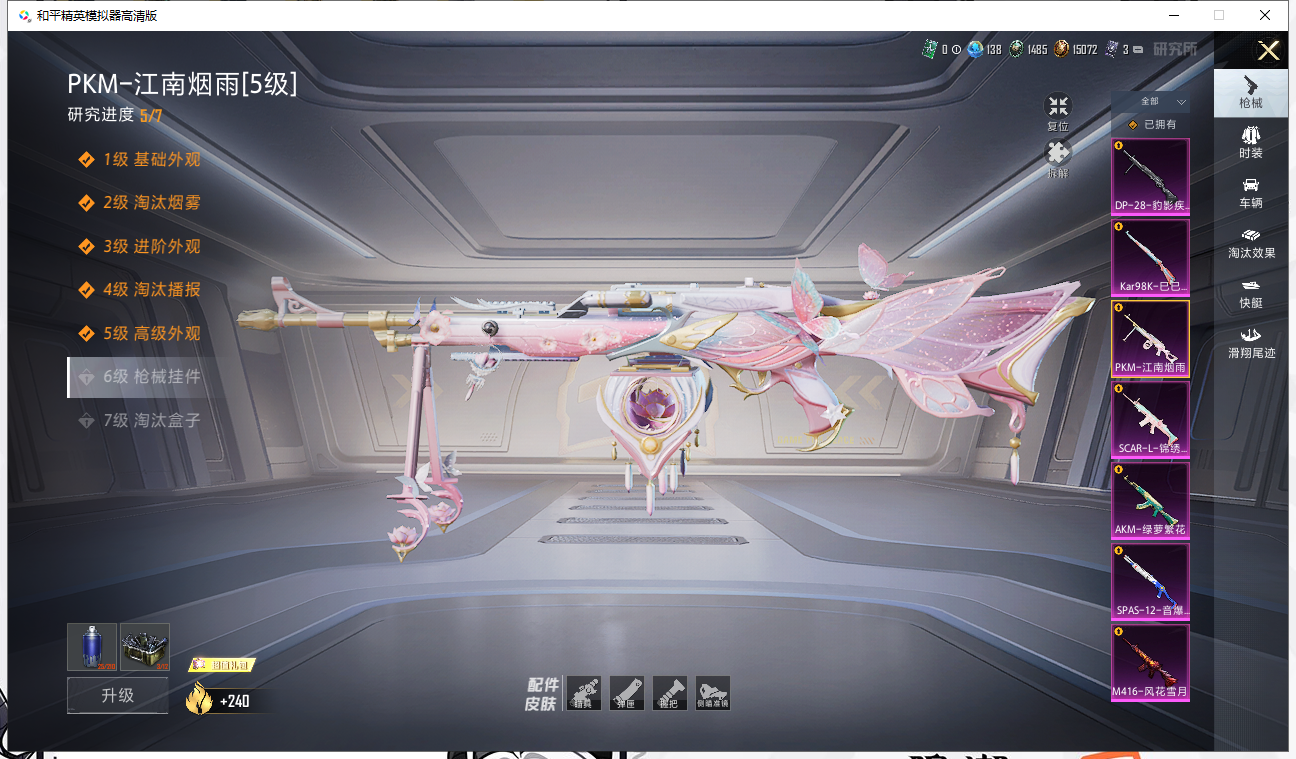The width and height of the screenshot is (1296, 759).
Task: Select the 6级 枪械挂件 level entry
Action: pyautogui.click(x=152, y=377)
